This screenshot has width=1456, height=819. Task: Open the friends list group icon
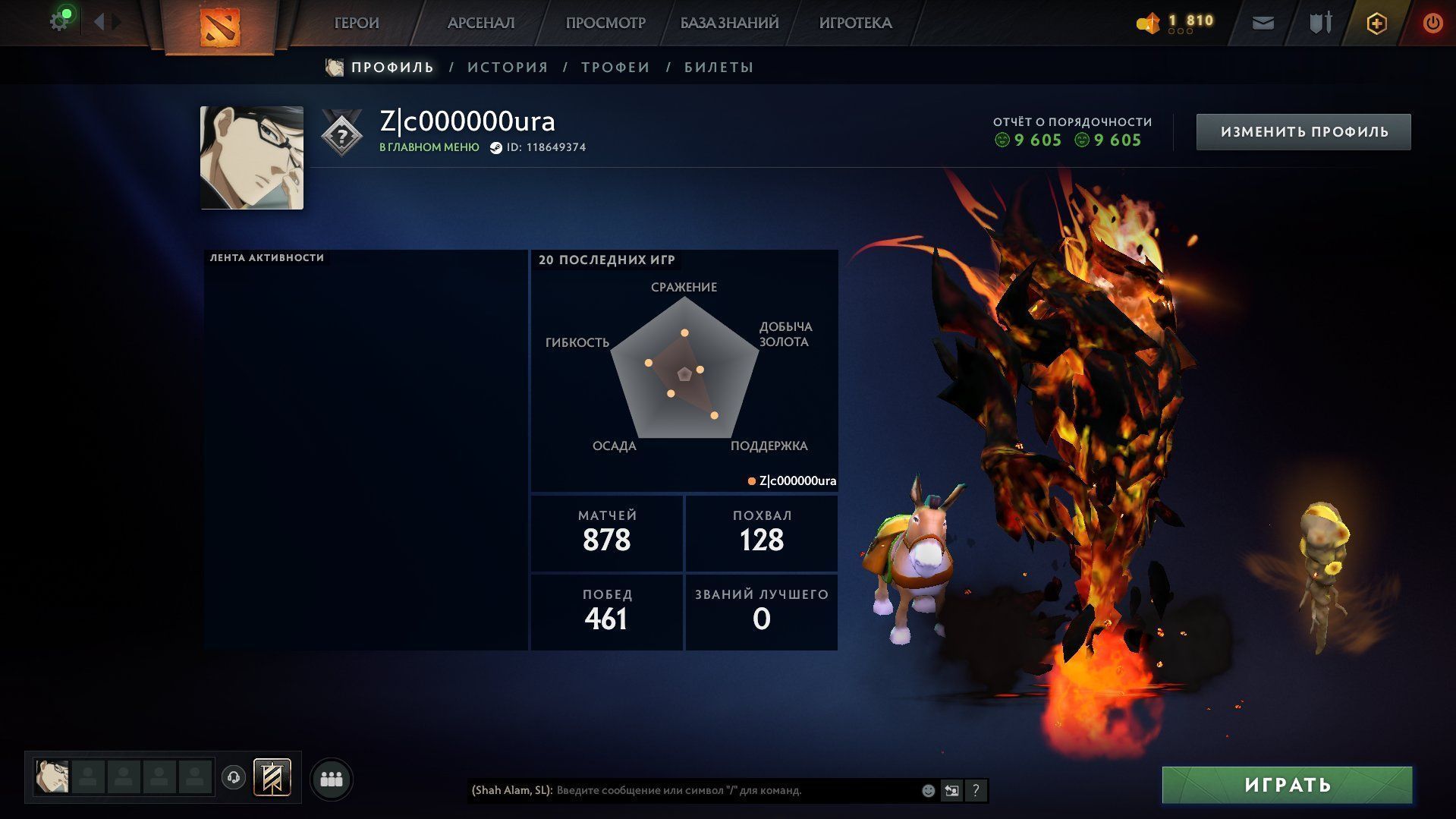pyautogui.click(x=332, y=779)
